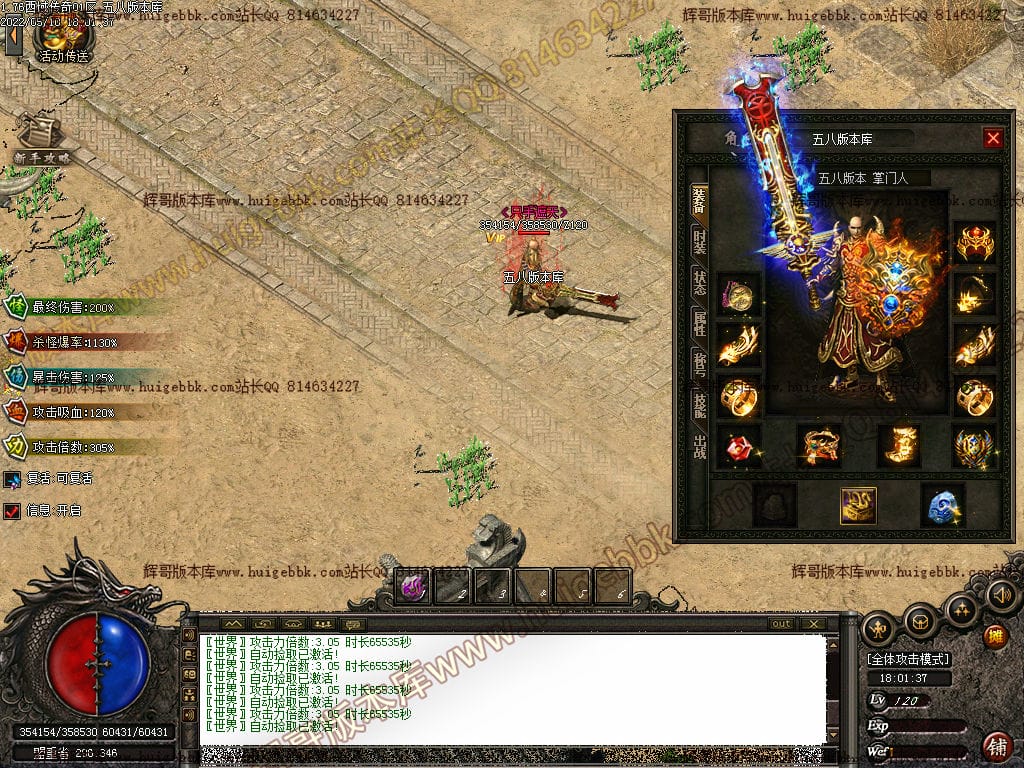1024x768 pixels.
Task: Select the golden boots equipment slot
Action: (x=898, y=446)
